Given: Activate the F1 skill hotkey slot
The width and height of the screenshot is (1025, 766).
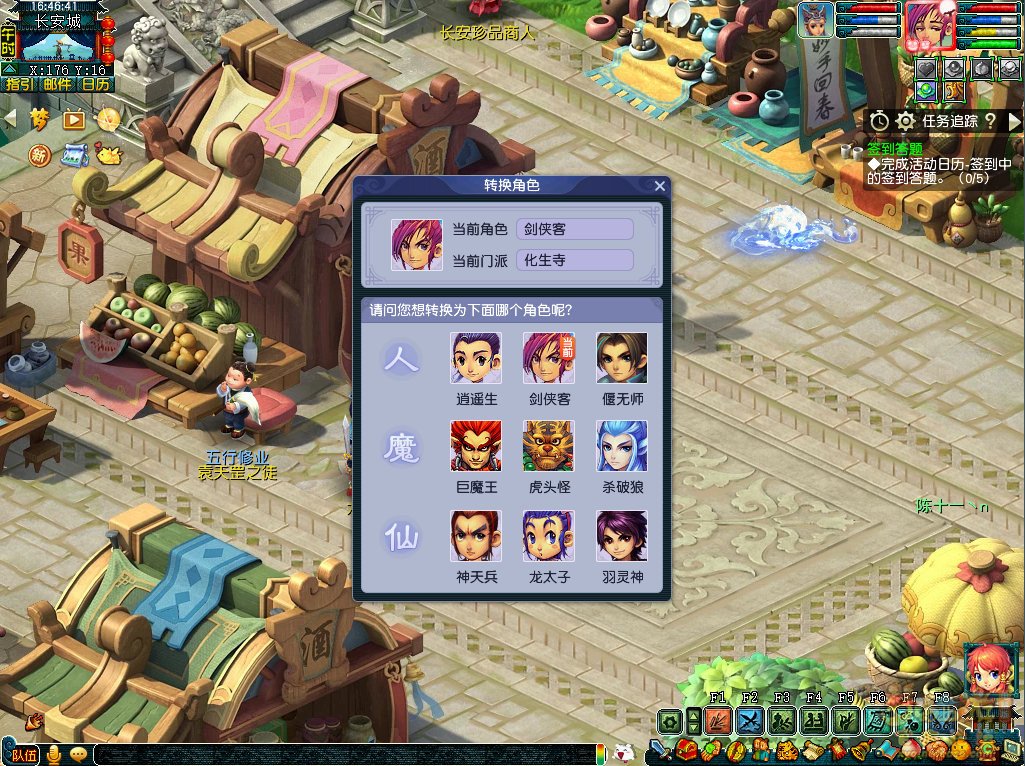Looking at the screenshot, I should coord(717,720).
